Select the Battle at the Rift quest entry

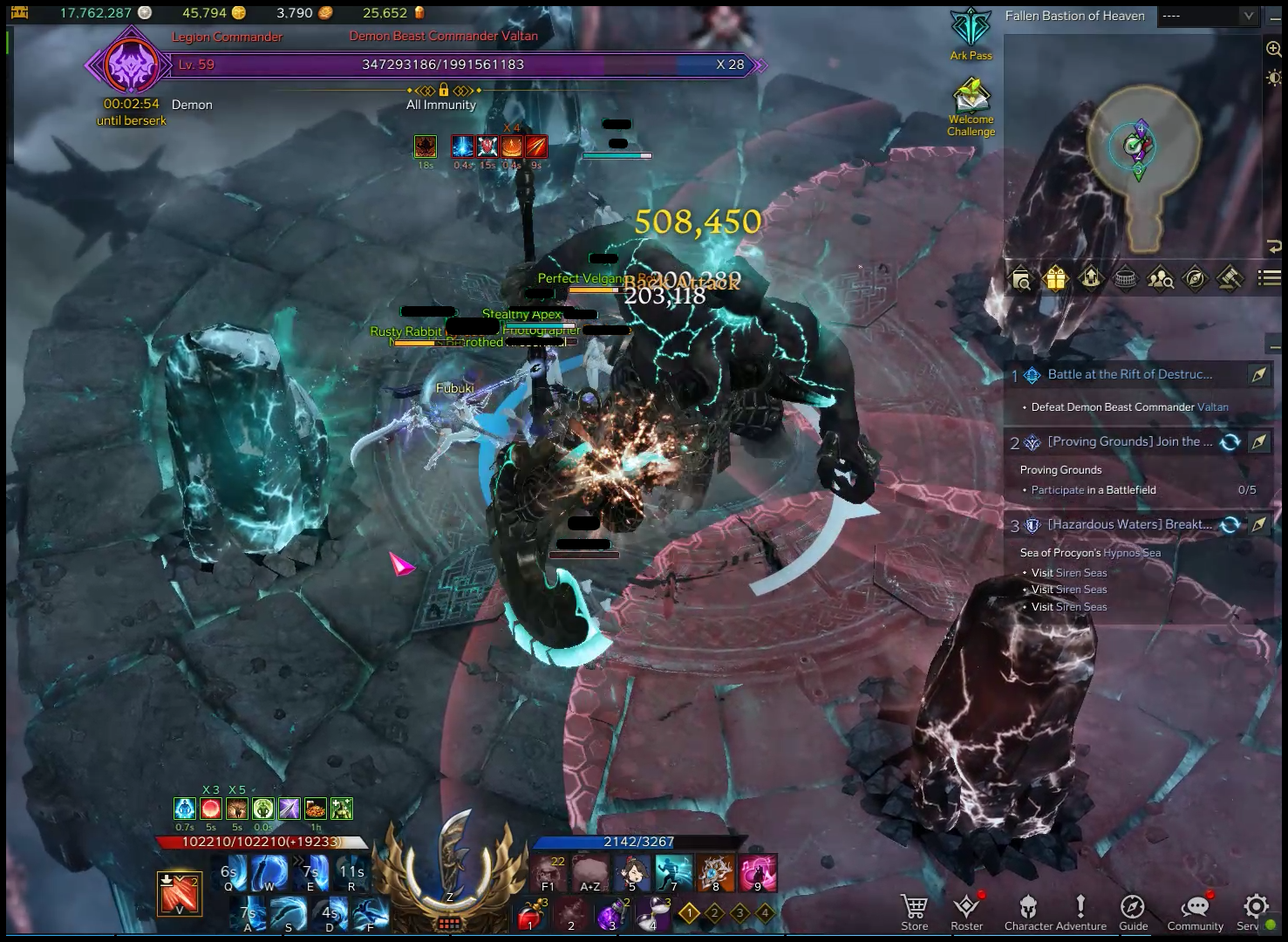coord(1129,374)
